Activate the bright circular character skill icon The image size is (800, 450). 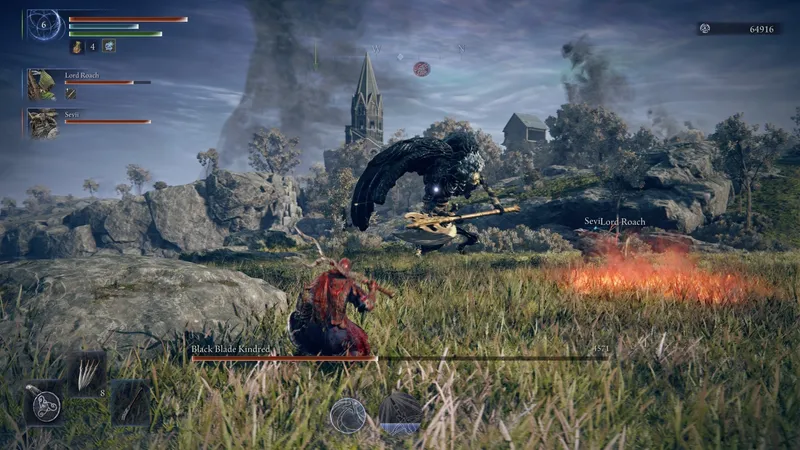pos(348,415)
